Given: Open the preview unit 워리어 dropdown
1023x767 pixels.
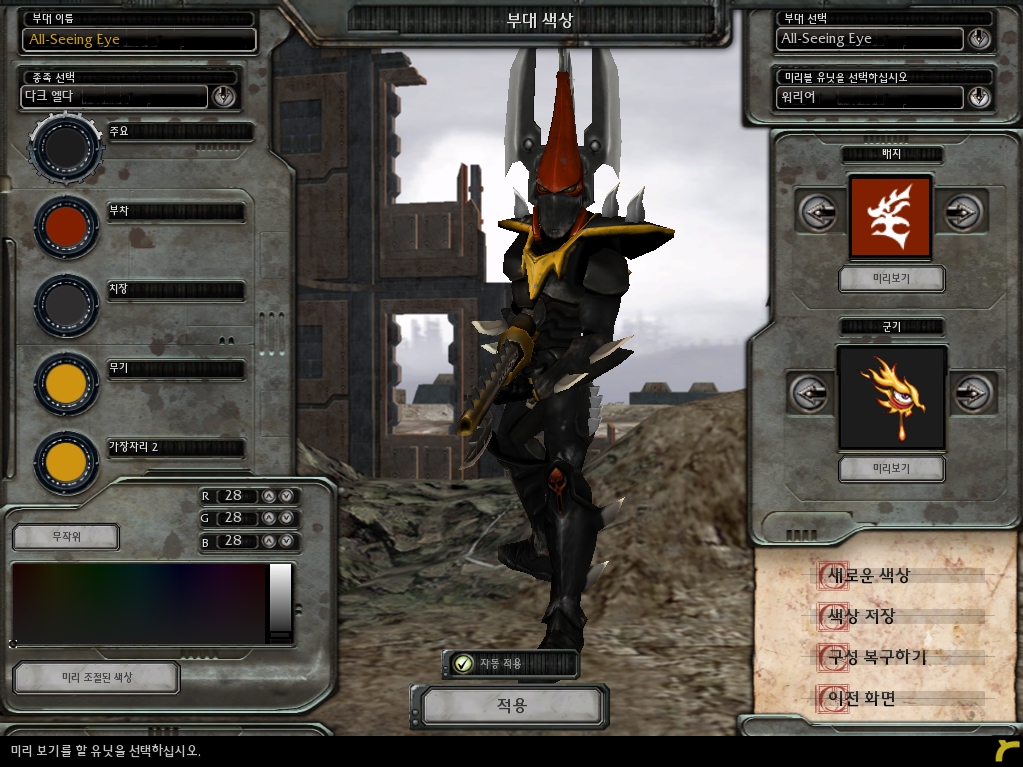Looking at the screenshot, I should coord(979,97).
